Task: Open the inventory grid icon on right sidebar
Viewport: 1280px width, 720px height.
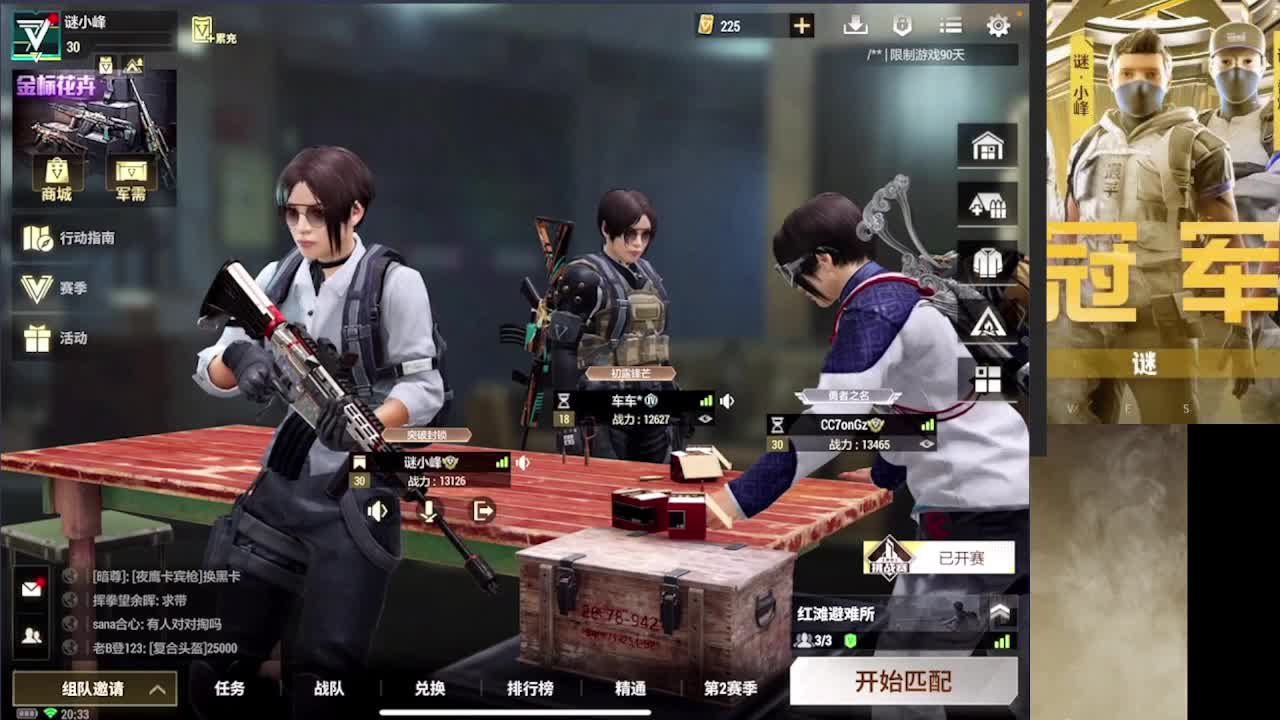Action: (988, 376)
